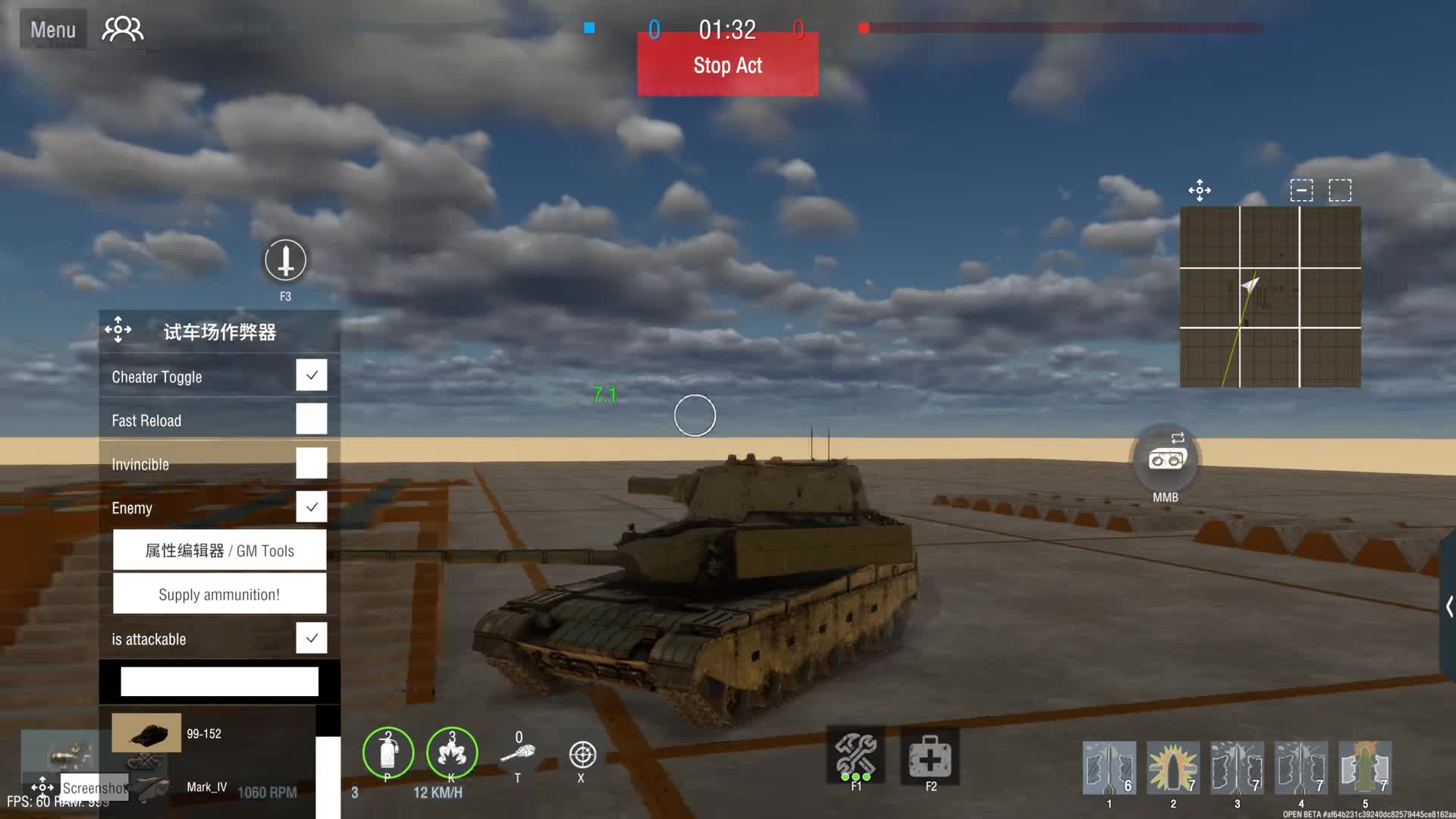Uncheck the is attackable option
Image resolution: width=1456 pixels, height=819 pixels.
coord(311,638)
